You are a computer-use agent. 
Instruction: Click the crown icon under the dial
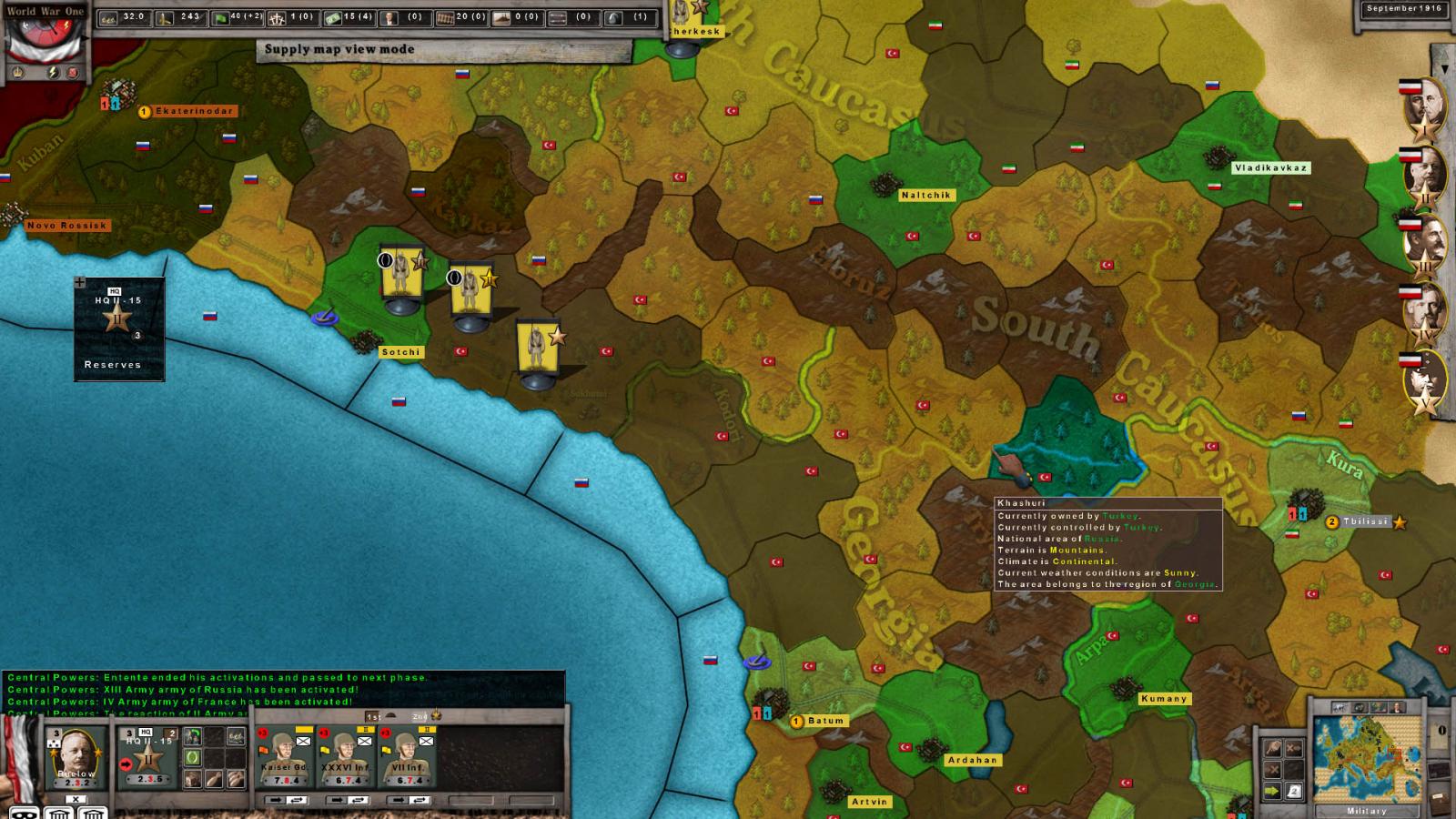17,72
